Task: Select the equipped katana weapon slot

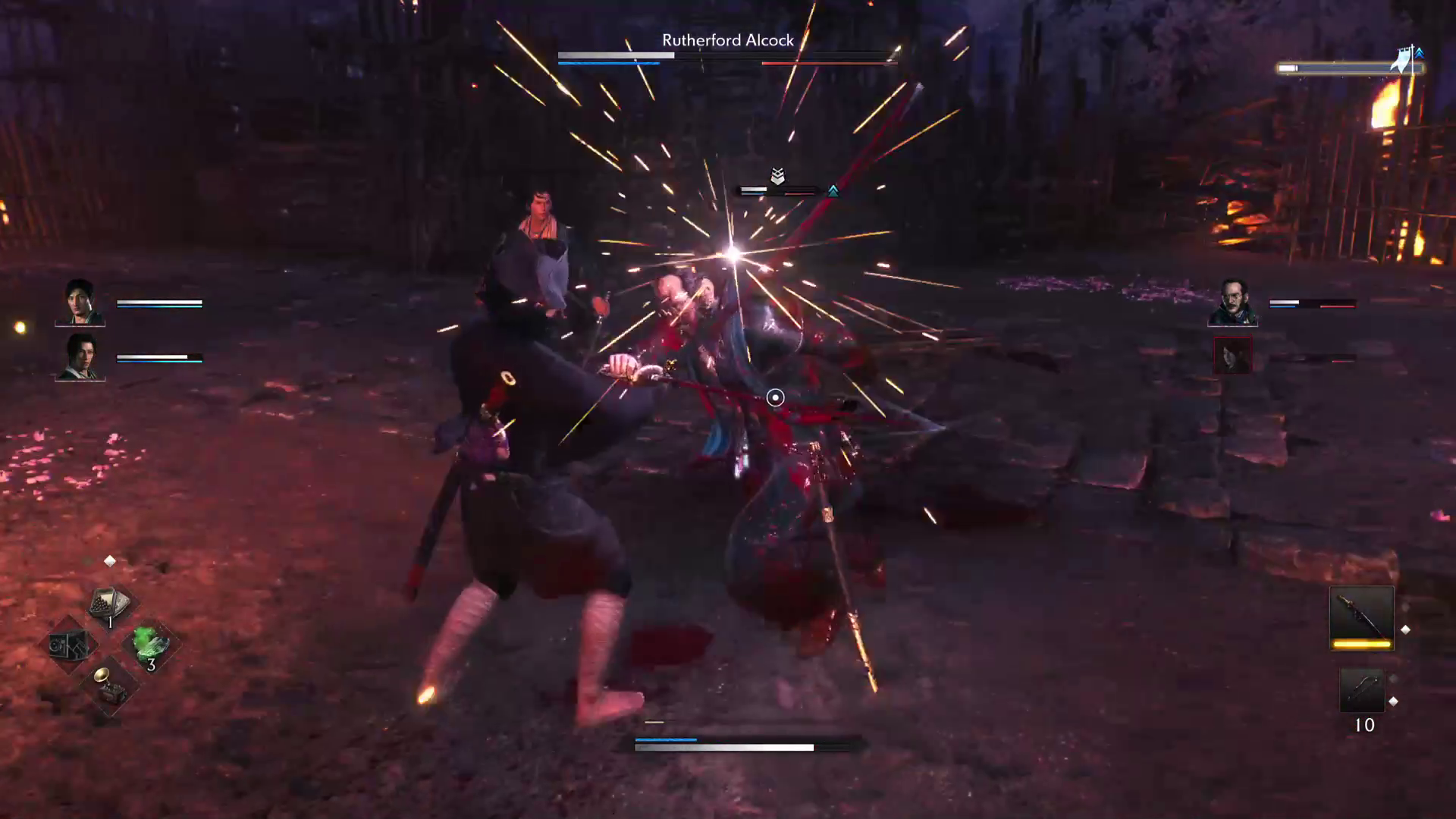Action: click(x=1362, y=616)
